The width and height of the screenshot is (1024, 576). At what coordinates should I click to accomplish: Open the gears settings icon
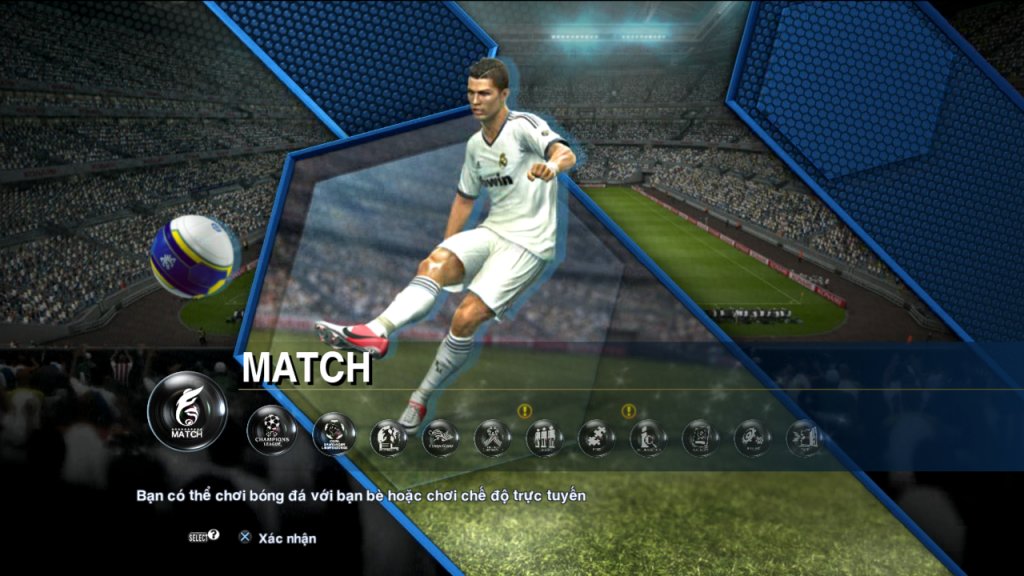pos(752,438)
